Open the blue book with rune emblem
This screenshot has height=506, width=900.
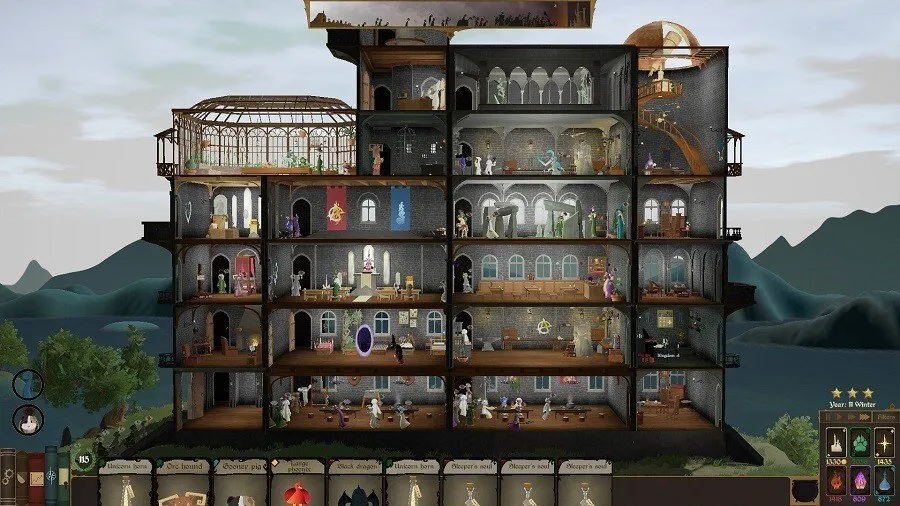point(51,476)
